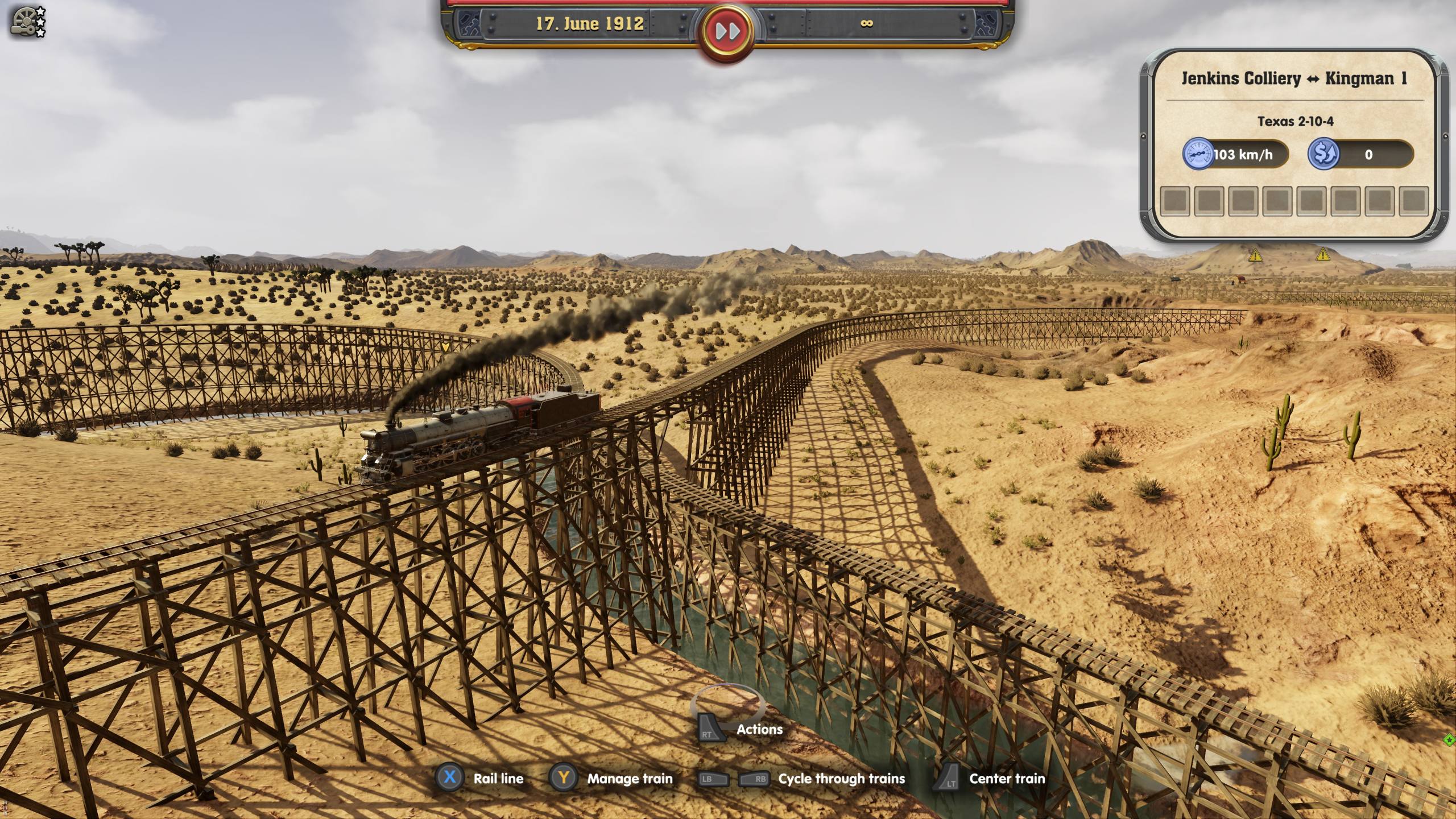
Task: Click the first empty cargo slot in the train panel
Action: click(1175, 202)
